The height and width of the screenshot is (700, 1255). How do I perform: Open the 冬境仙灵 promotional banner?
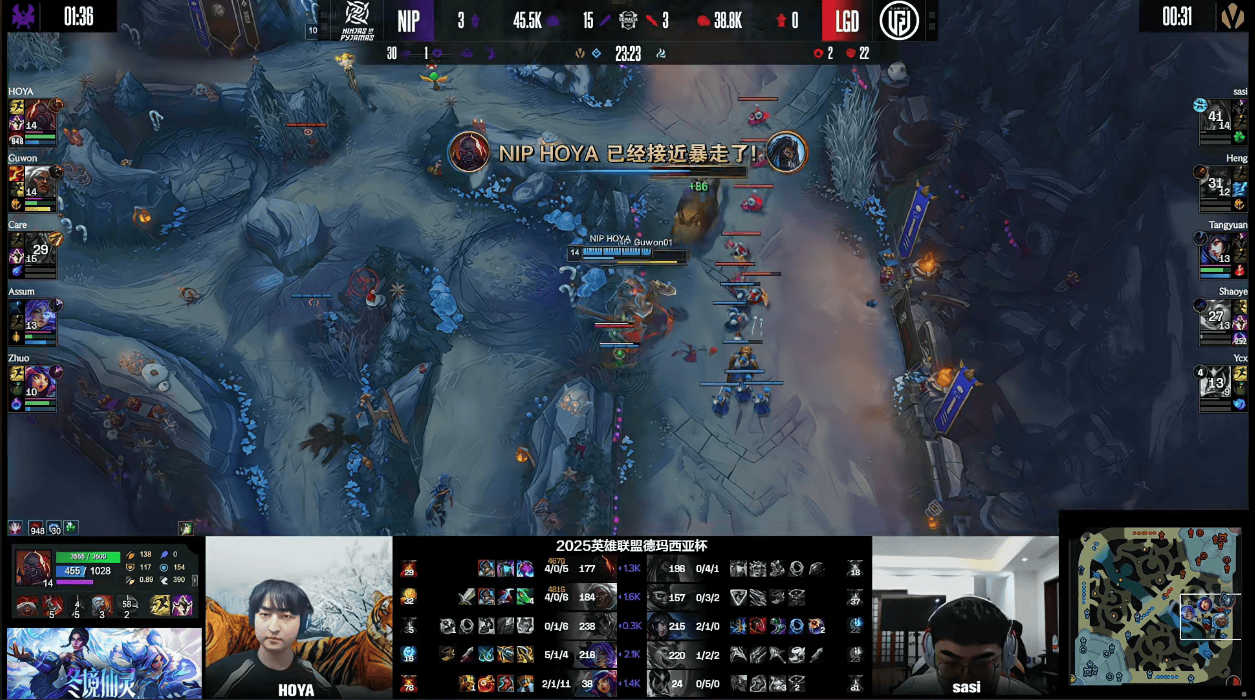[104, 663]
